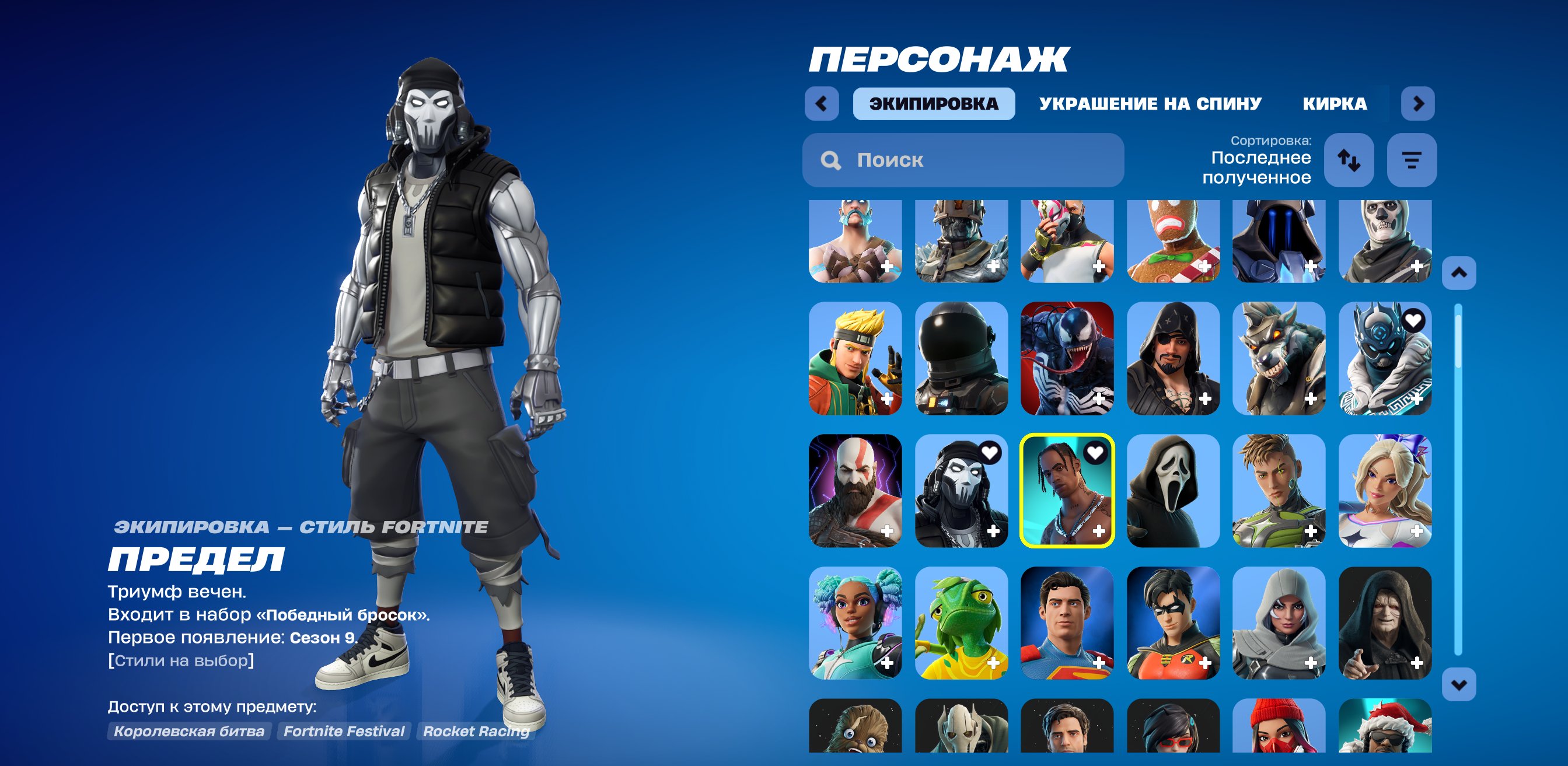Click the sort direction arrows icon

coord(1350,160)
